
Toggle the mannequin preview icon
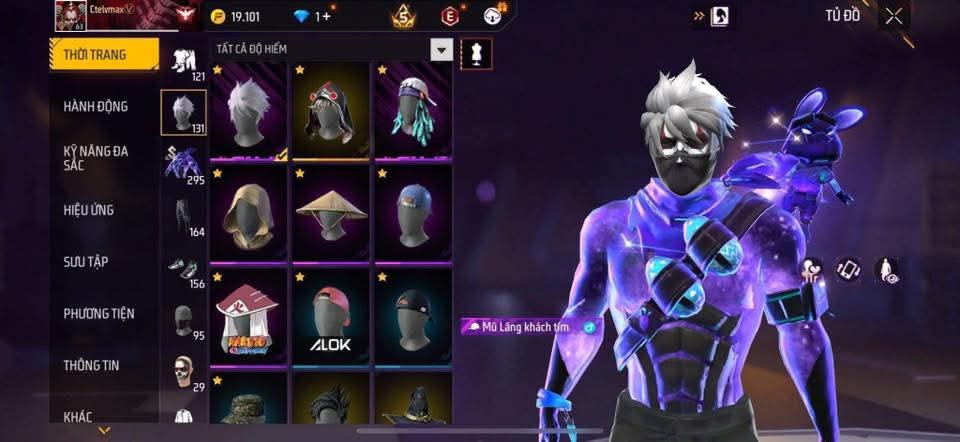coord(476,54)
